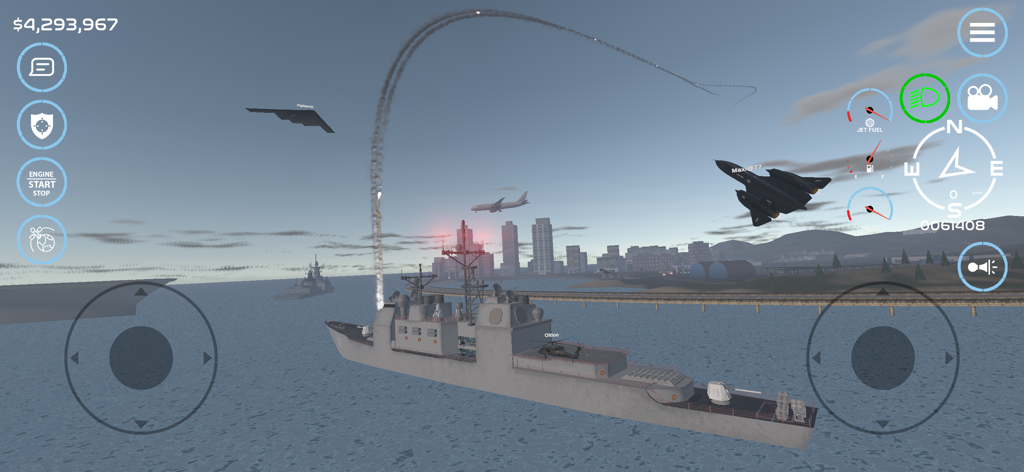Switch the camera view

coord(982,98)
